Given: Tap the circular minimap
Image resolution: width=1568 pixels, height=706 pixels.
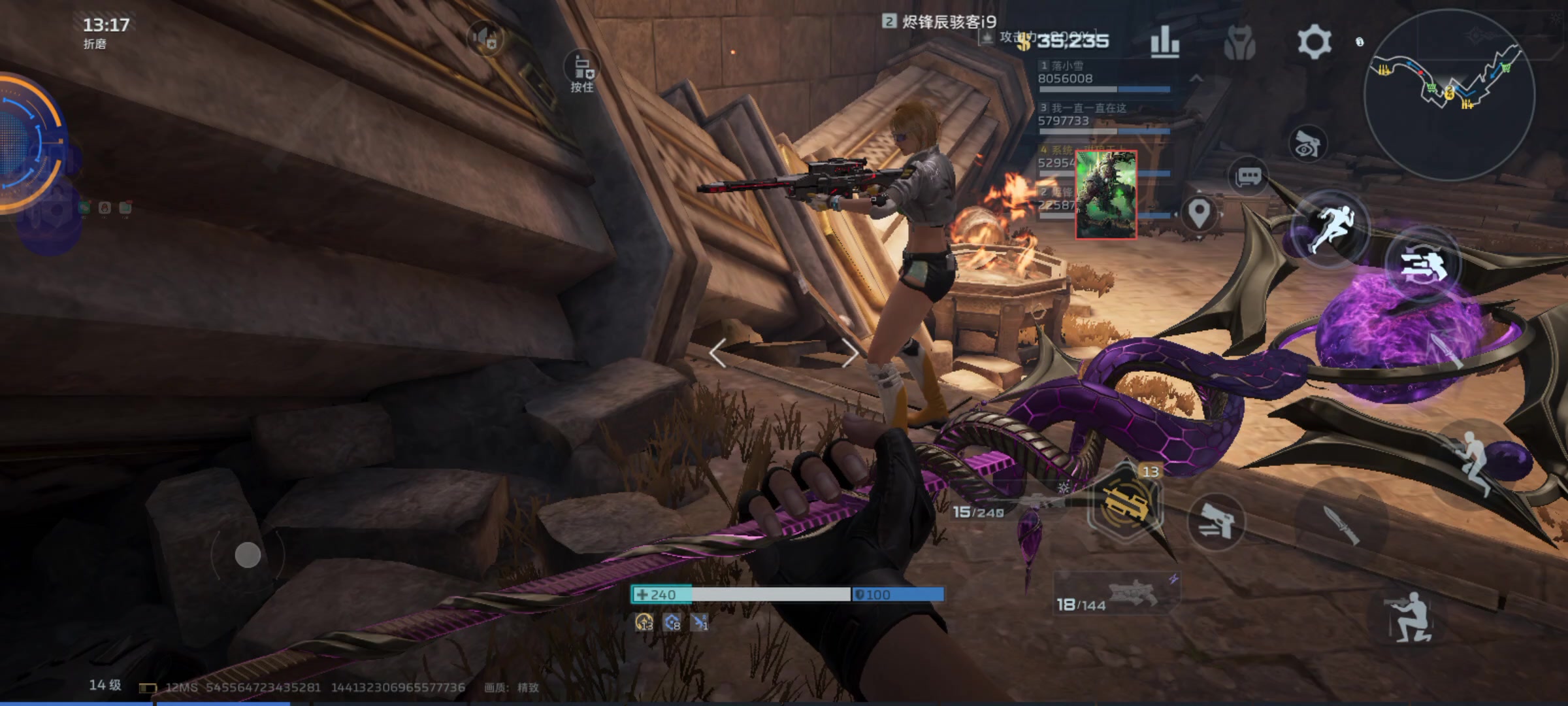Looking at the screenshot, I should 1448,95.
